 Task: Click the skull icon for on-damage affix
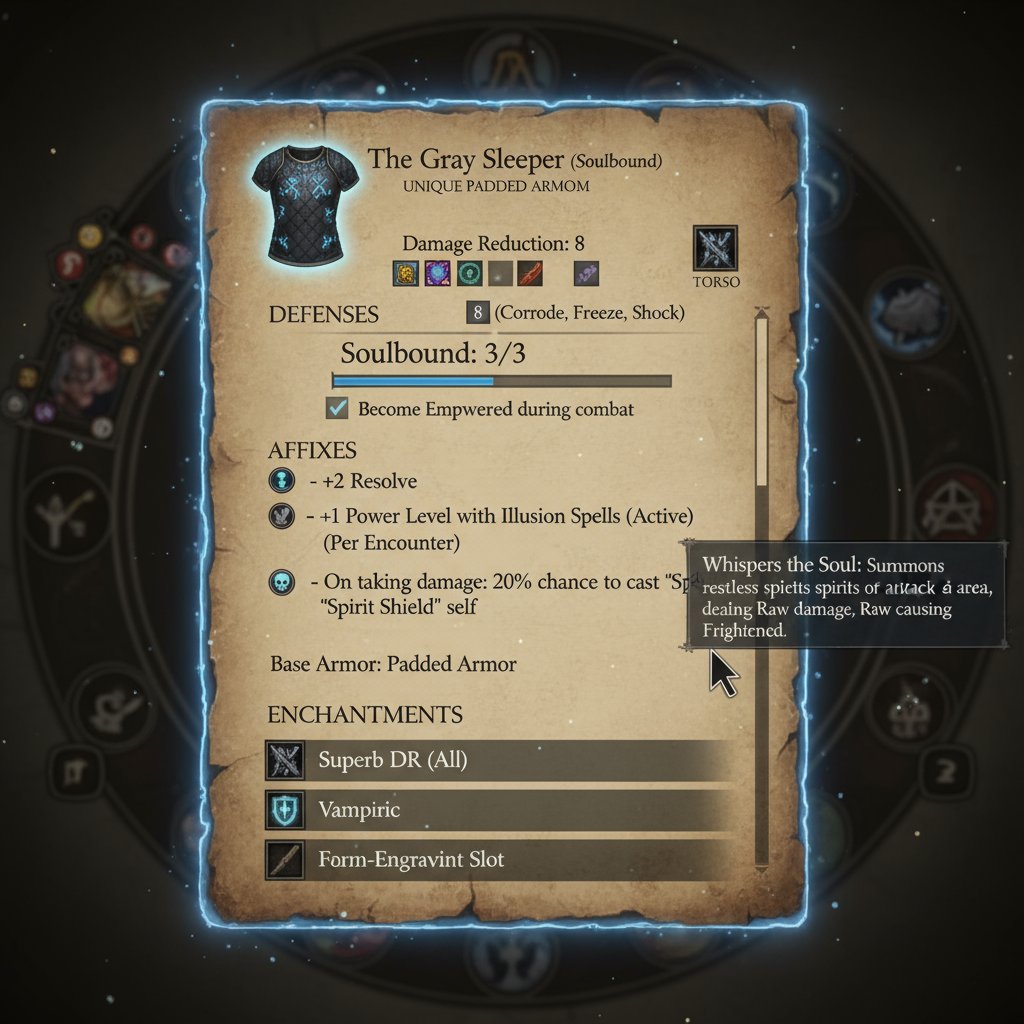point(282,582)
